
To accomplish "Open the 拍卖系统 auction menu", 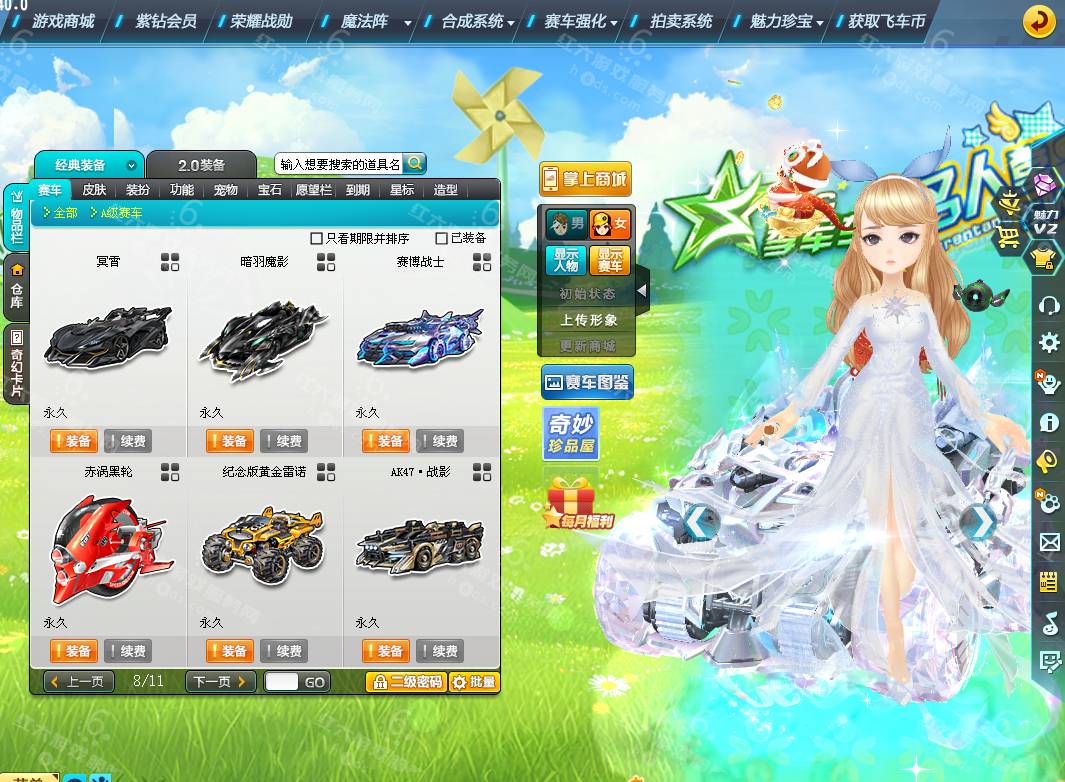I will [x=680, y=20].
